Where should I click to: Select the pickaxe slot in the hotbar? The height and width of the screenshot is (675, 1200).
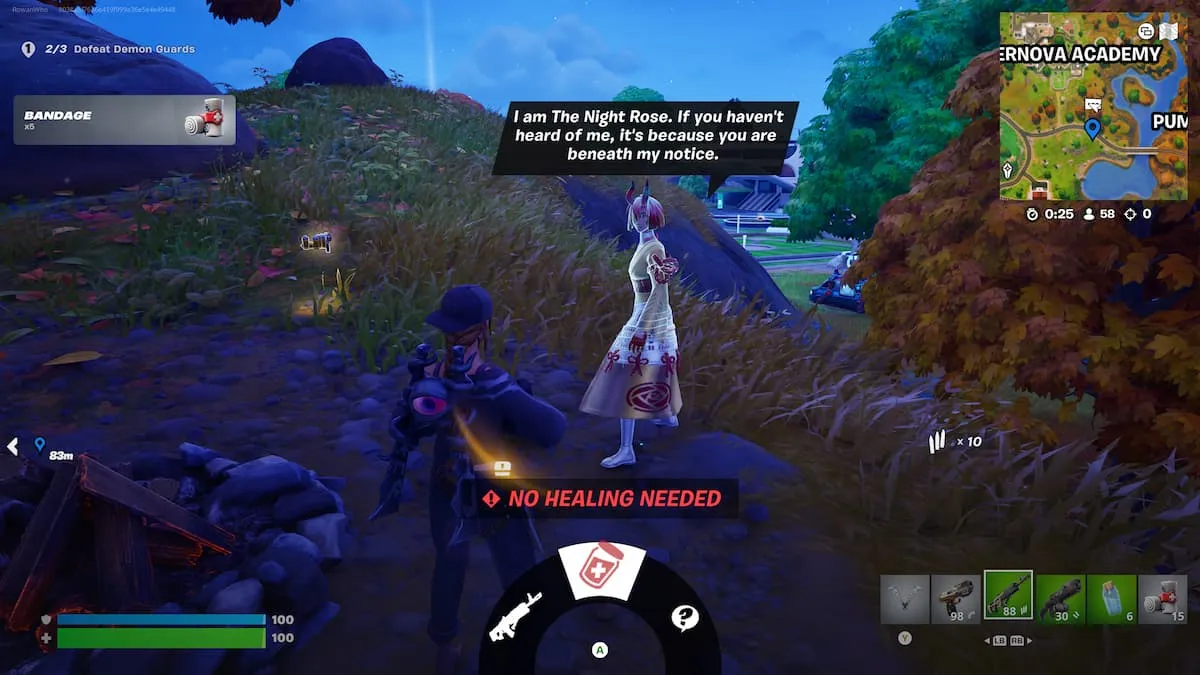pyautogui.click(x=905, y=598)
